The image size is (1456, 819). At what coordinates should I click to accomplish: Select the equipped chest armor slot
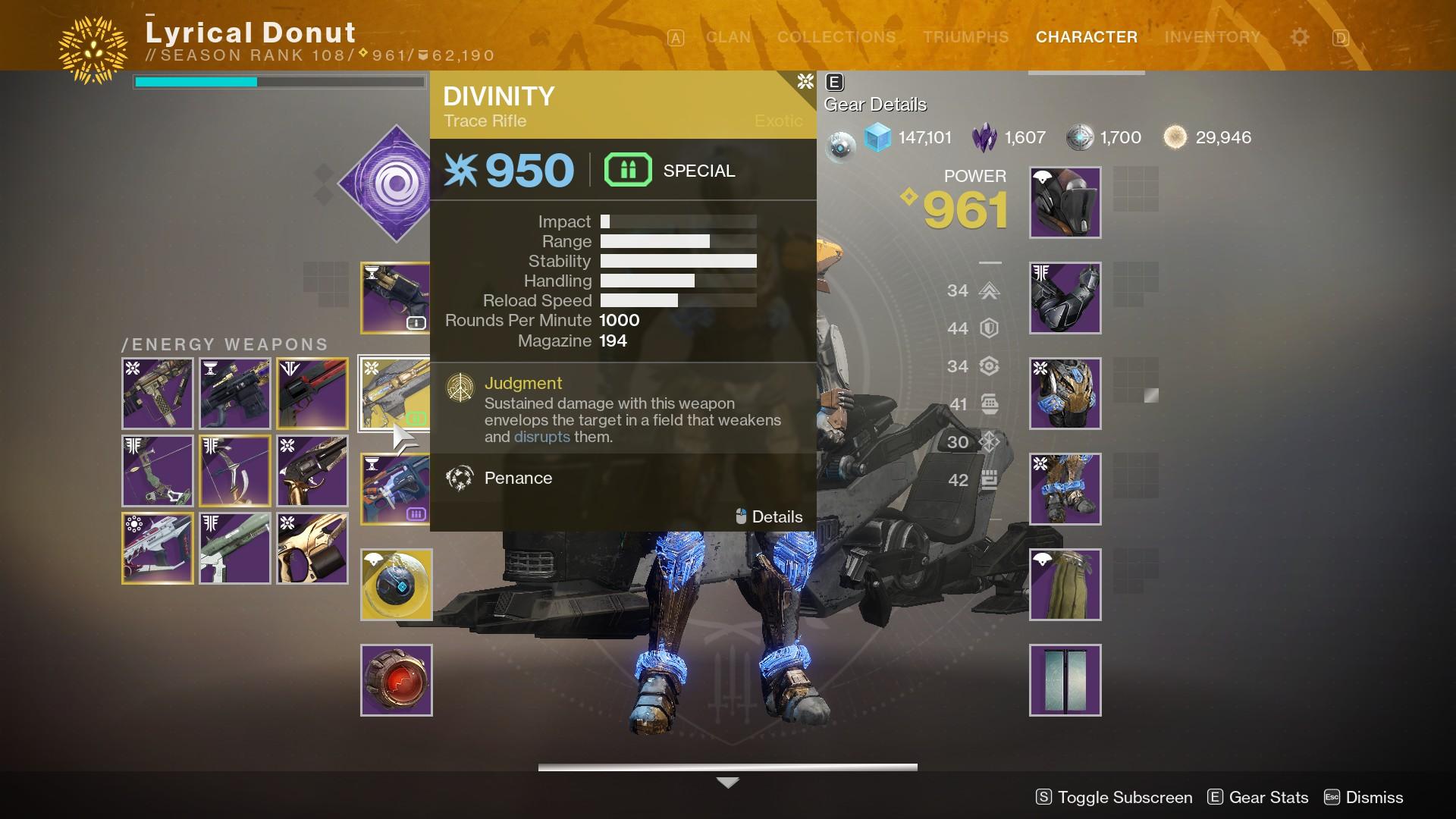(x=1065, y=394)
